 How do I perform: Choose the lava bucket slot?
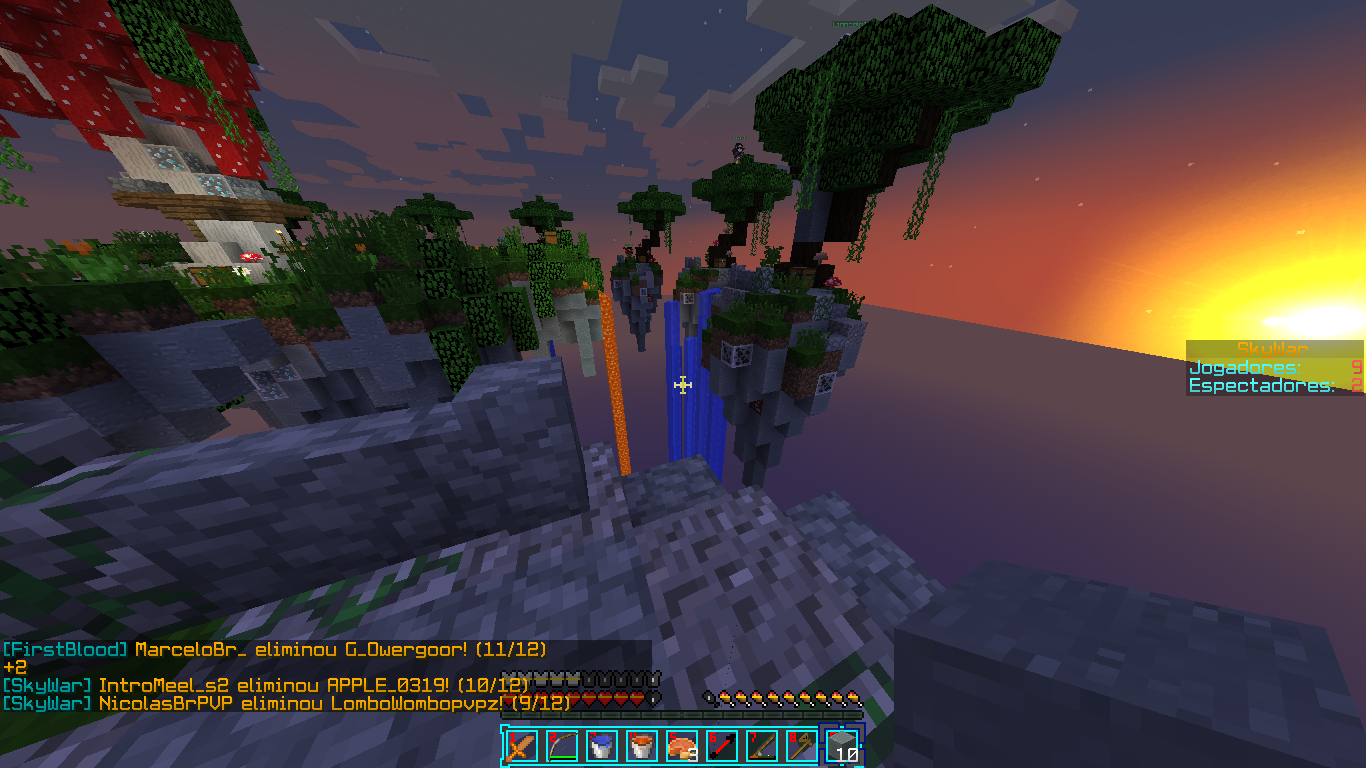tap(641, 746)
